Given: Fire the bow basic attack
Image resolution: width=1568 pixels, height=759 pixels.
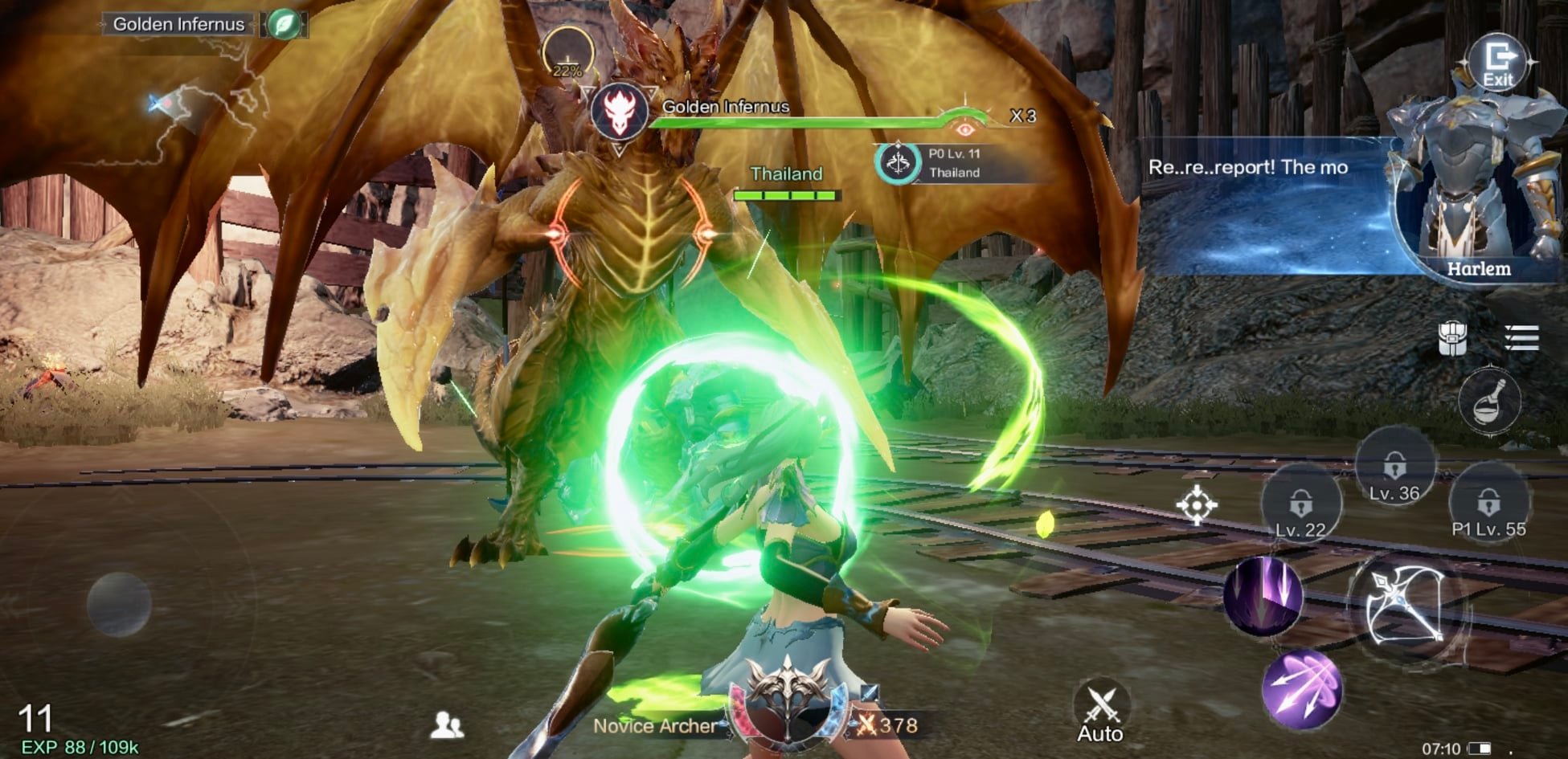Looking at the screenshot, I should point(1404,606).
